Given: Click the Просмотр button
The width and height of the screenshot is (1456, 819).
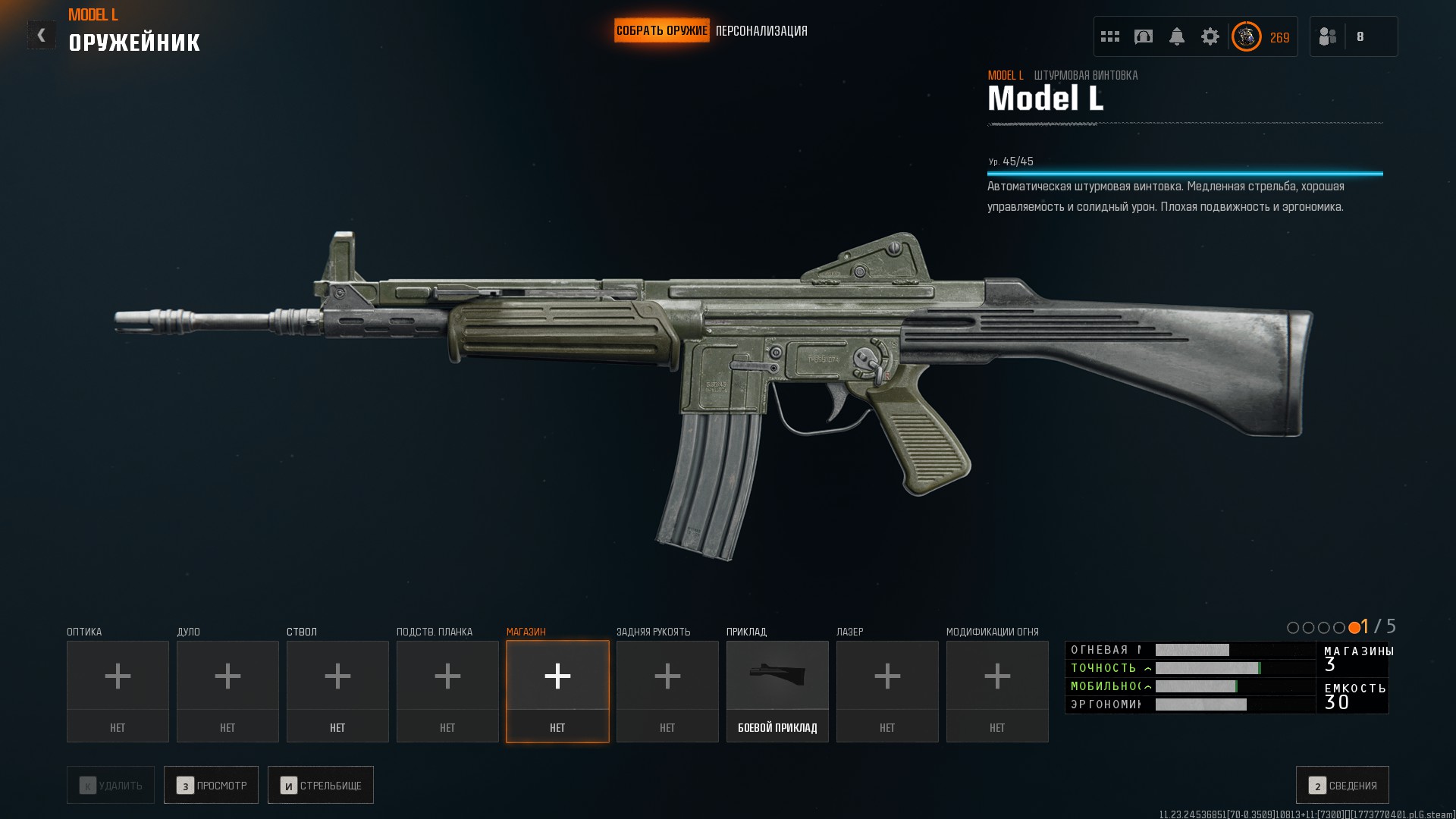Looking at the screenshot, I should (211, 785).
